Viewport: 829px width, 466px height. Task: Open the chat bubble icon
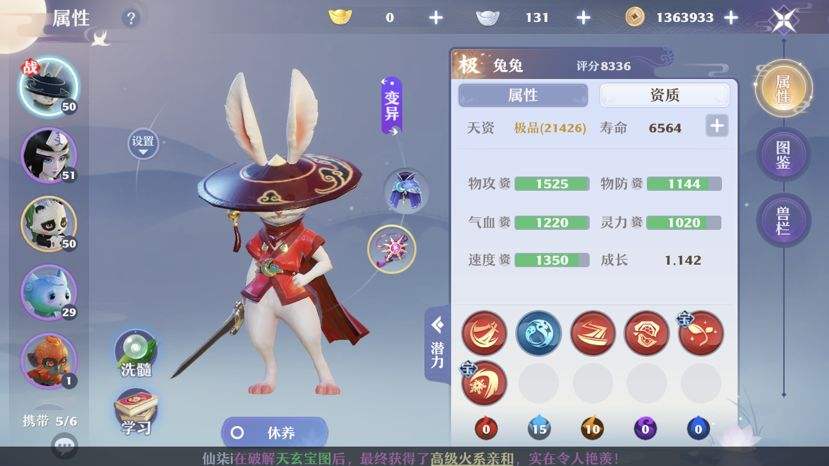click(66, 446)
